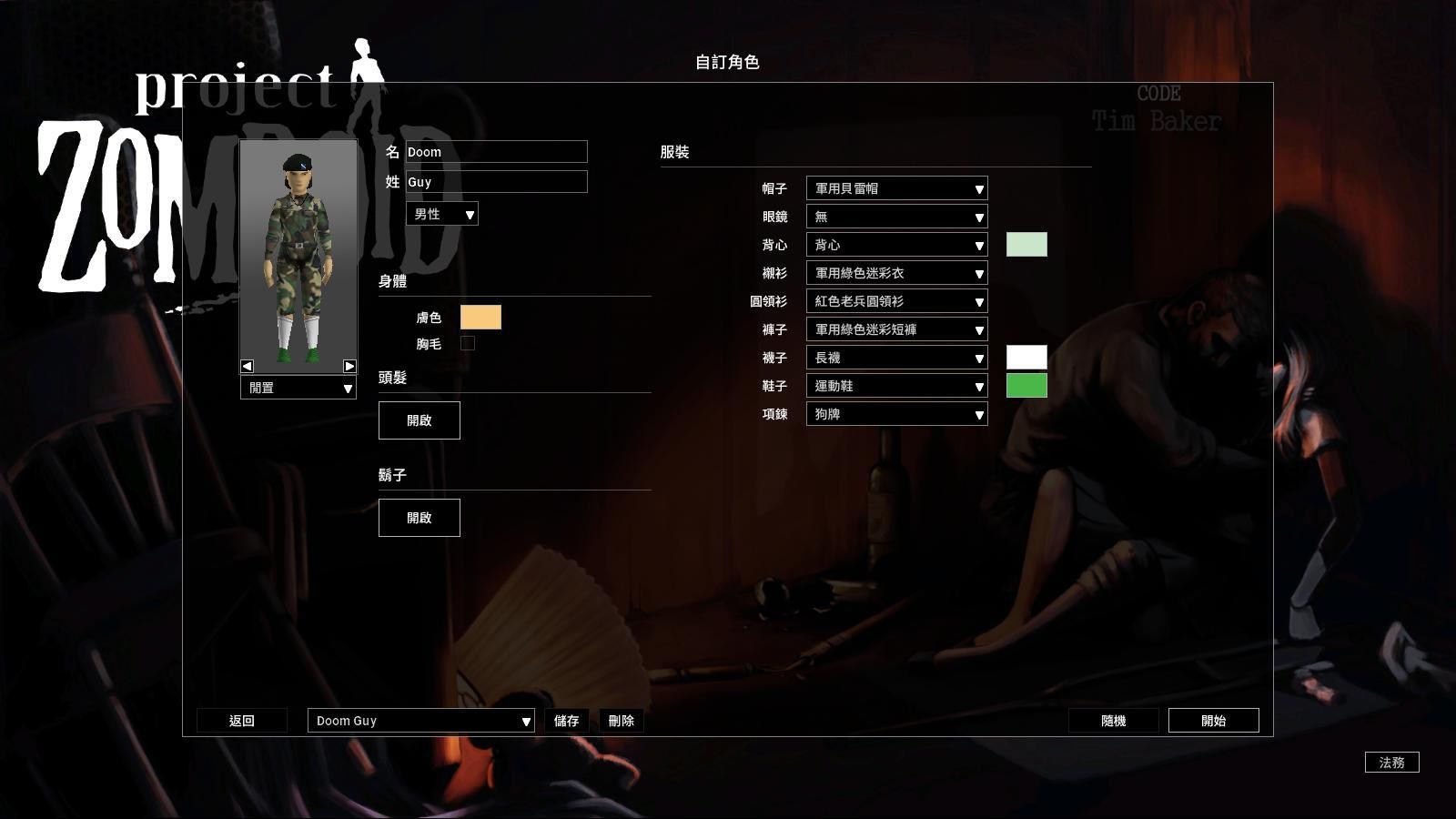Pick a new shoe color swatch beside 鞋子

click(x=1026, y=386)
